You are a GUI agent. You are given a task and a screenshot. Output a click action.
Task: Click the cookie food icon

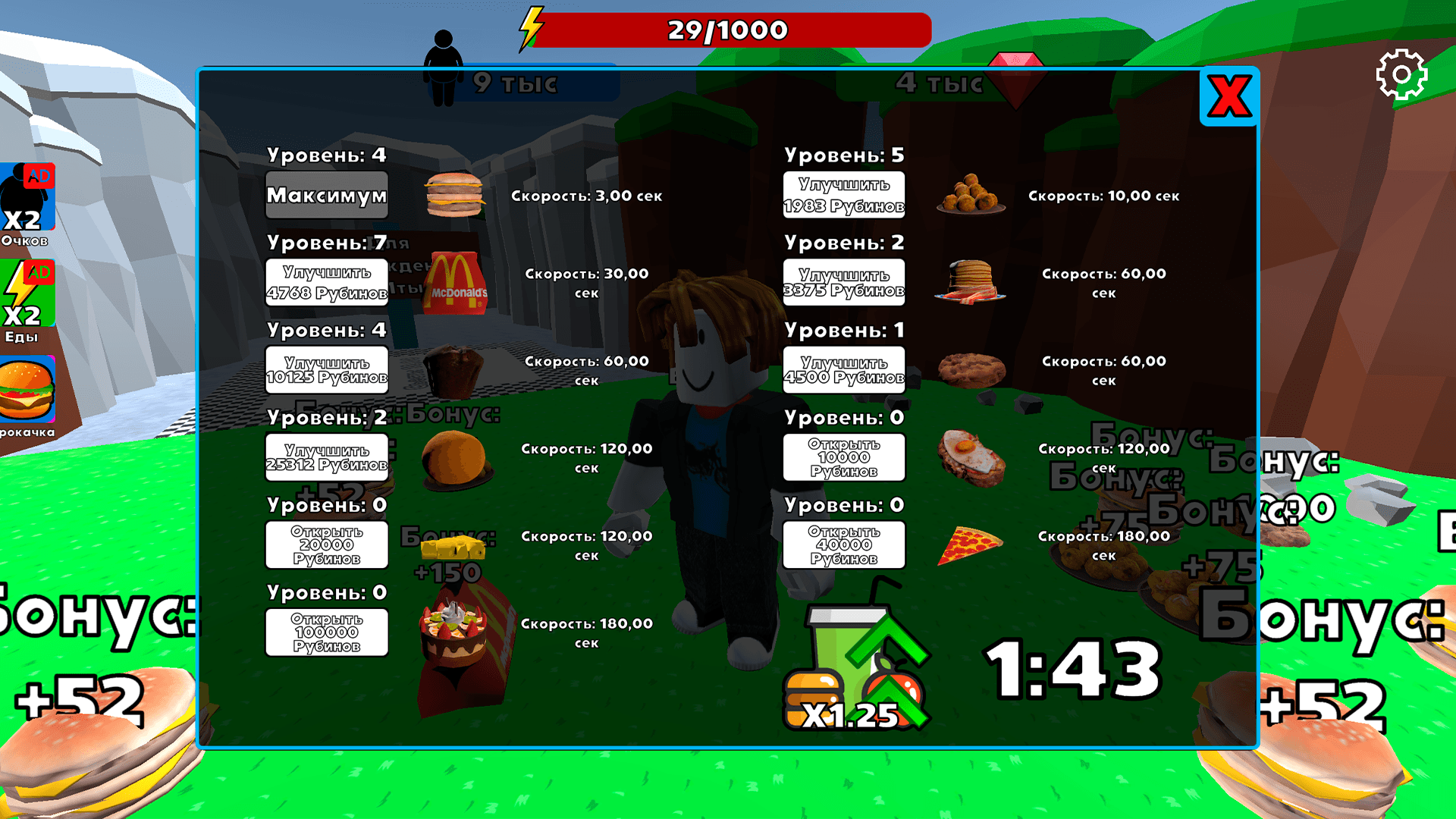pyautogui.click(x=973, y=369)
